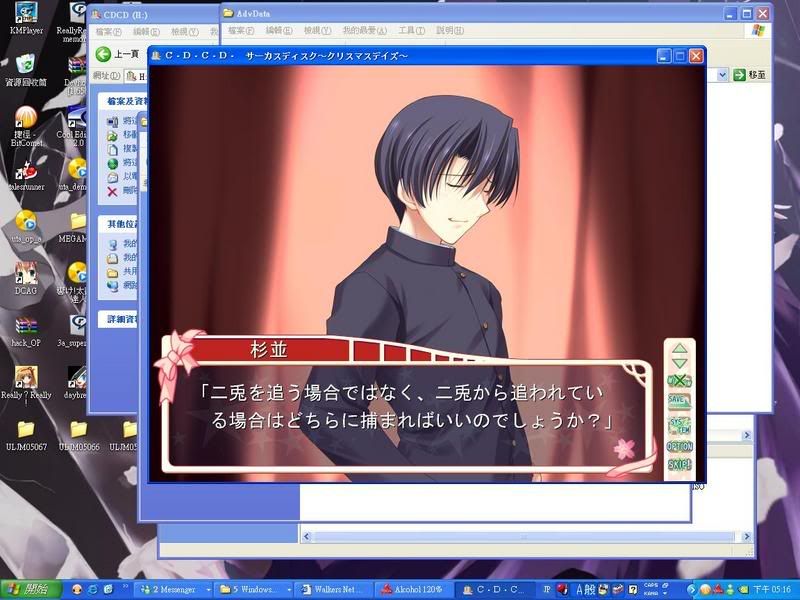The image size is (800, 600).
Task: Close the C.D.C.D. game window
Action: pyautogui.click(x=696, y=56)
